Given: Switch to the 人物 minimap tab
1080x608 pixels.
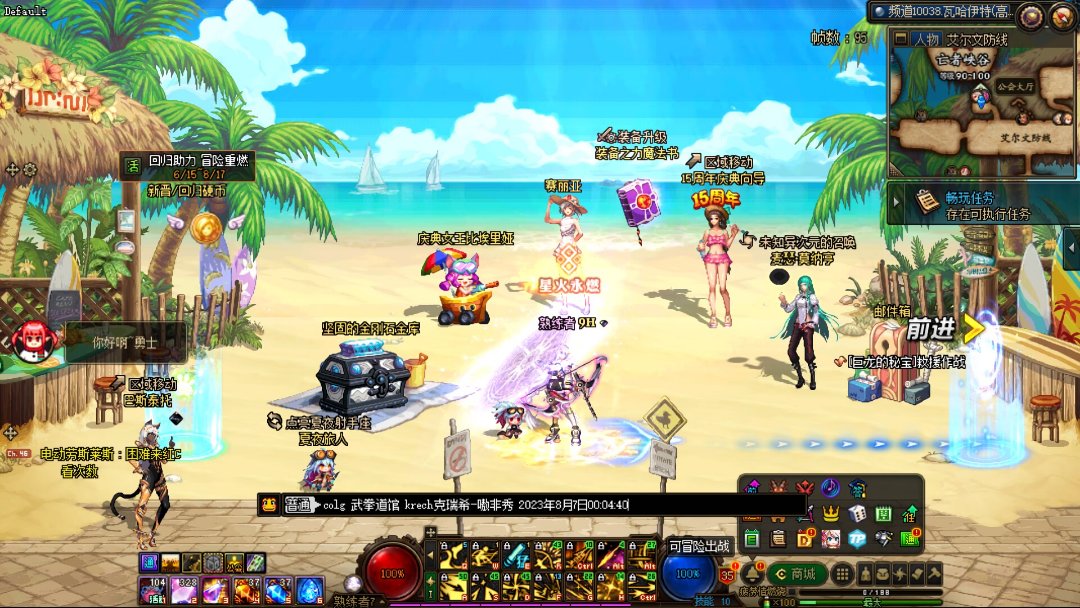Looking at the screenshot, I should coord(918,39).
